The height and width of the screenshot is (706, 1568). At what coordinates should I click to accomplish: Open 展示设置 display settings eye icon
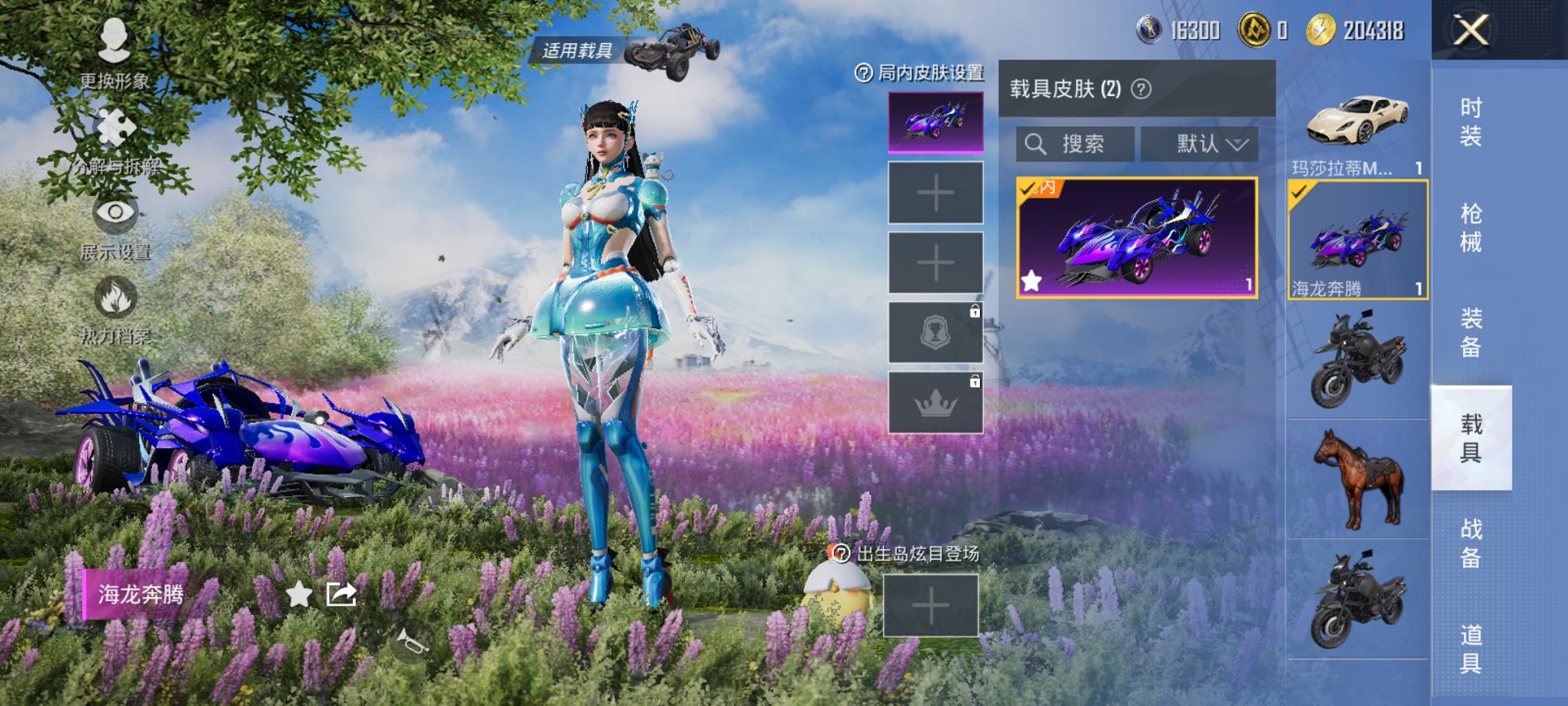click(x=114, y=215)
